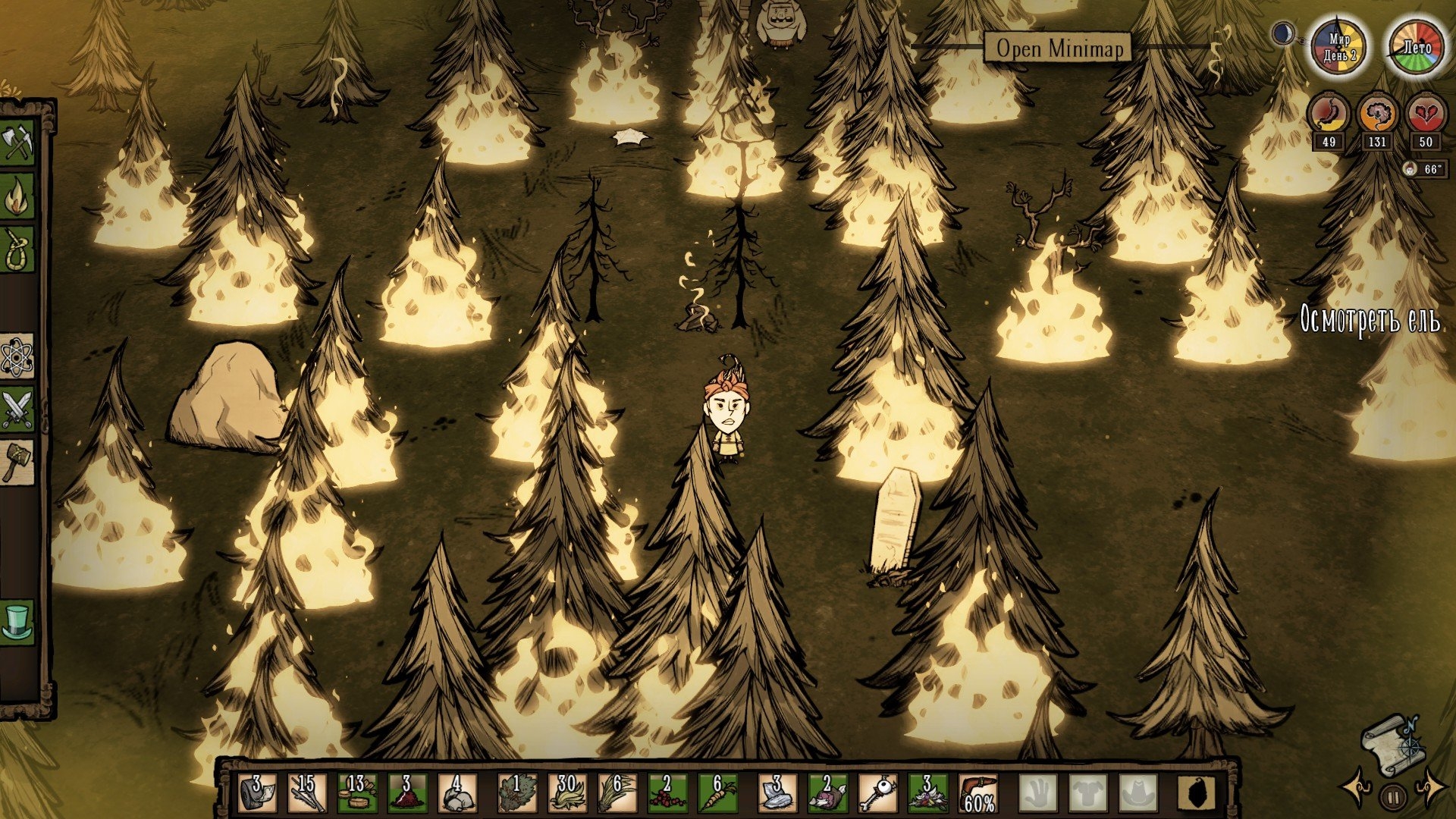The width and height of the screenshot is (1456, 819).
Task: Select the eyeball-tipped bone staff slot
Action: click(x=877, y=793)
